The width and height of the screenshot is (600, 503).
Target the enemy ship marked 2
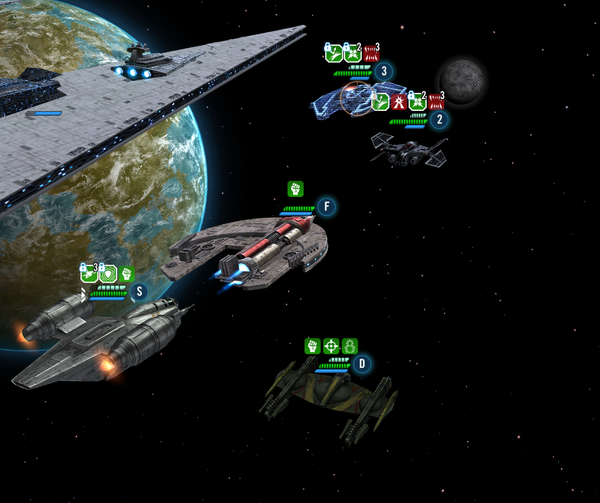408,148
